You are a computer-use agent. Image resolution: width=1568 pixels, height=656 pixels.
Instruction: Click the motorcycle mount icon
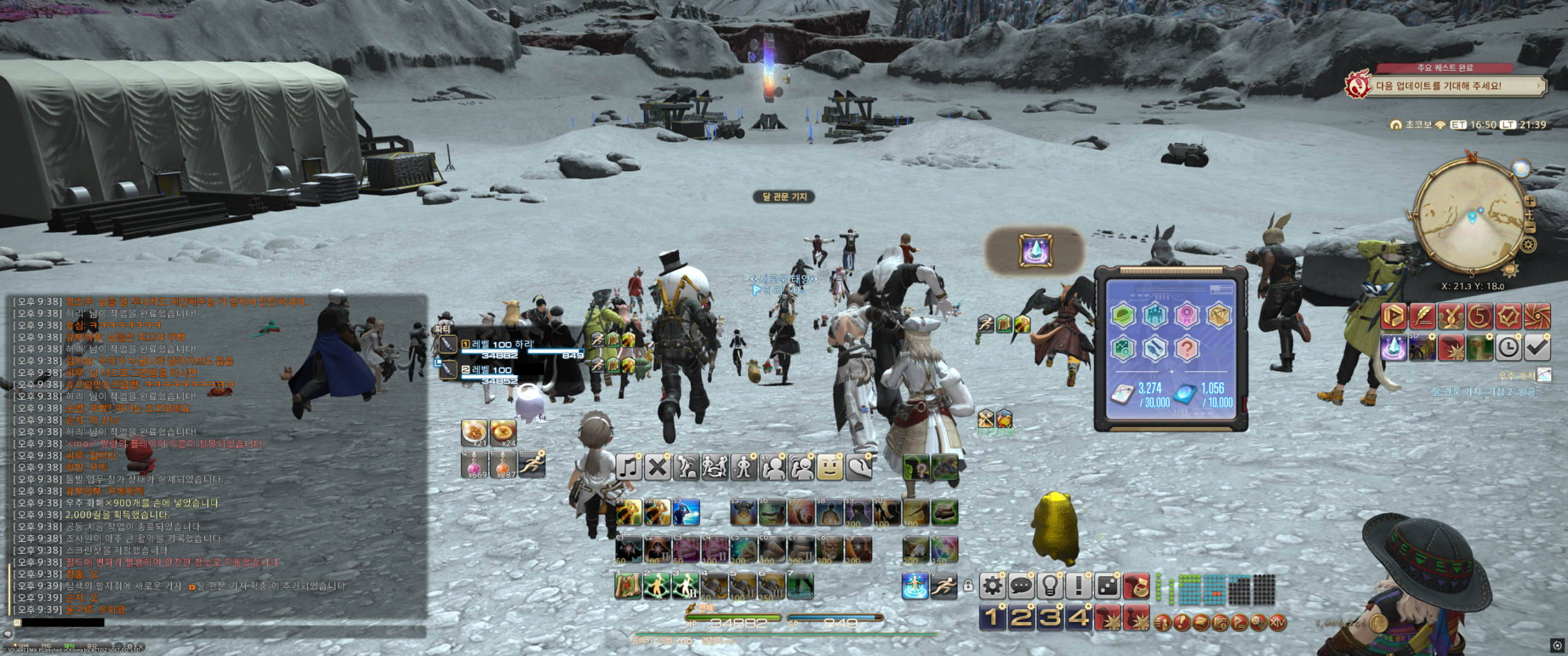click(x=944, y=468)
